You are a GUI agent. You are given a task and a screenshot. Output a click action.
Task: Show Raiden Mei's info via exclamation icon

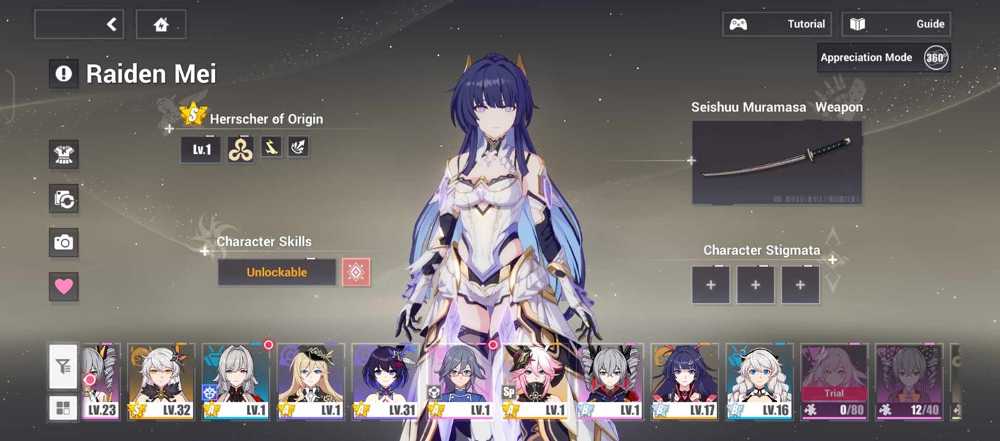pos(64,73)
